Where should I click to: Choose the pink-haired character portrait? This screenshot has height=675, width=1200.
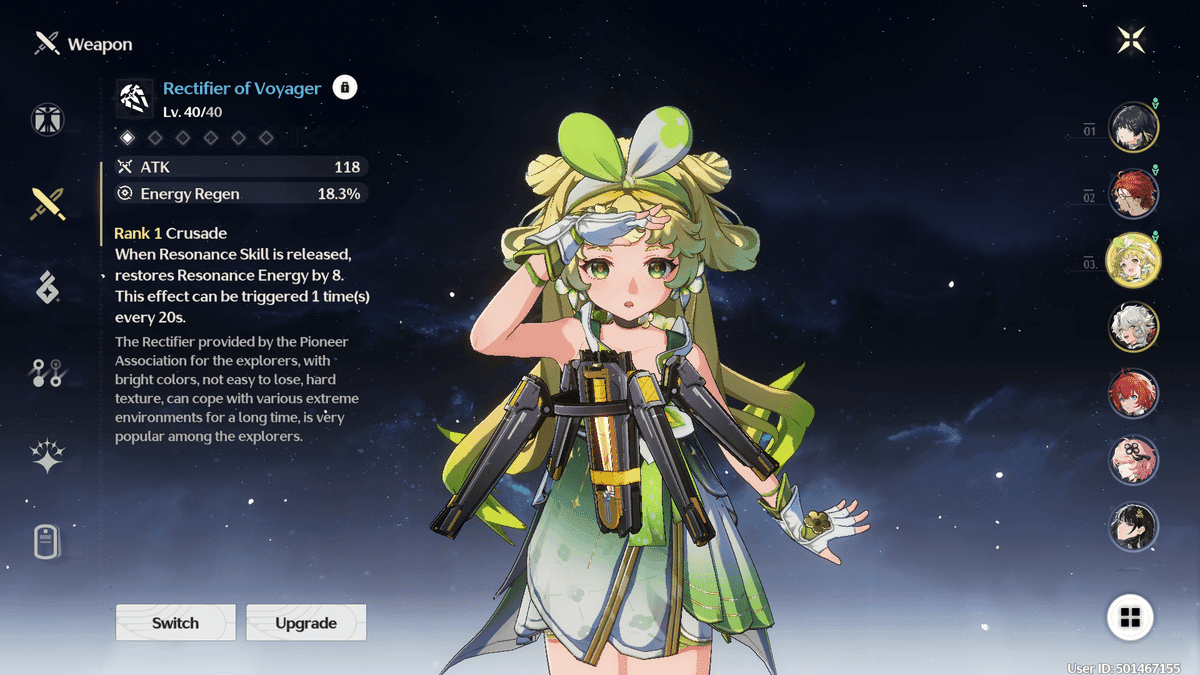(1134, 460)
